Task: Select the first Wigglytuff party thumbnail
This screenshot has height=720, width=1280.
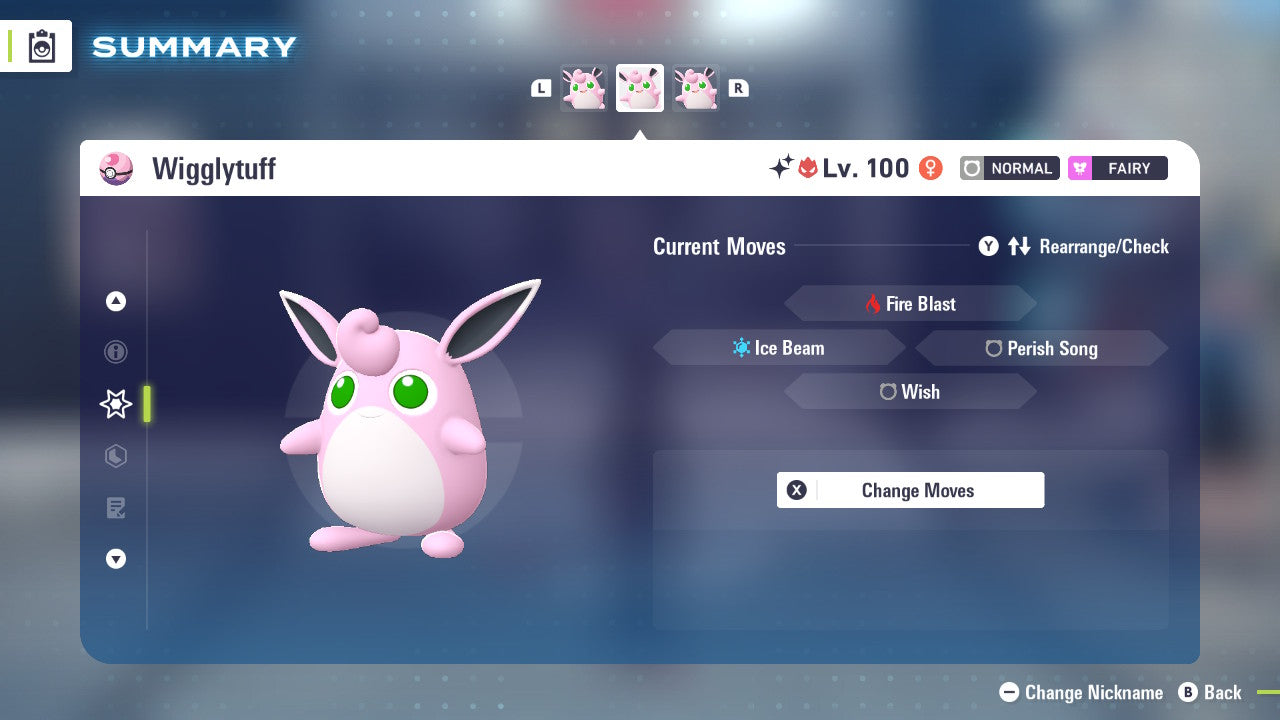Action: 584,88
